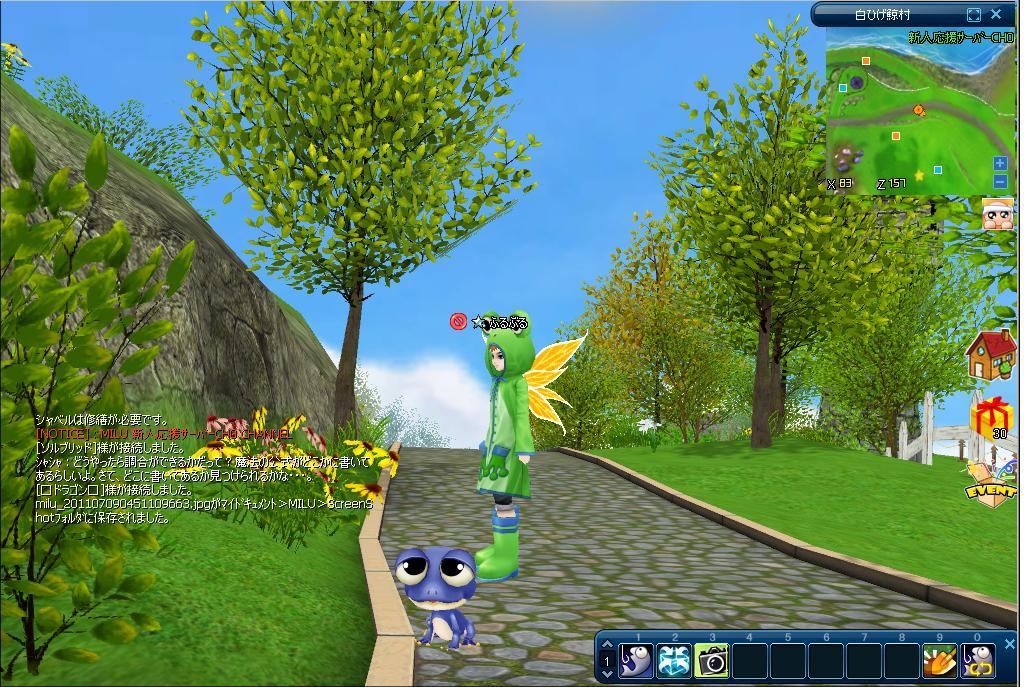Switch to the next hotbar page with down arrow

(x=606, y=674)
